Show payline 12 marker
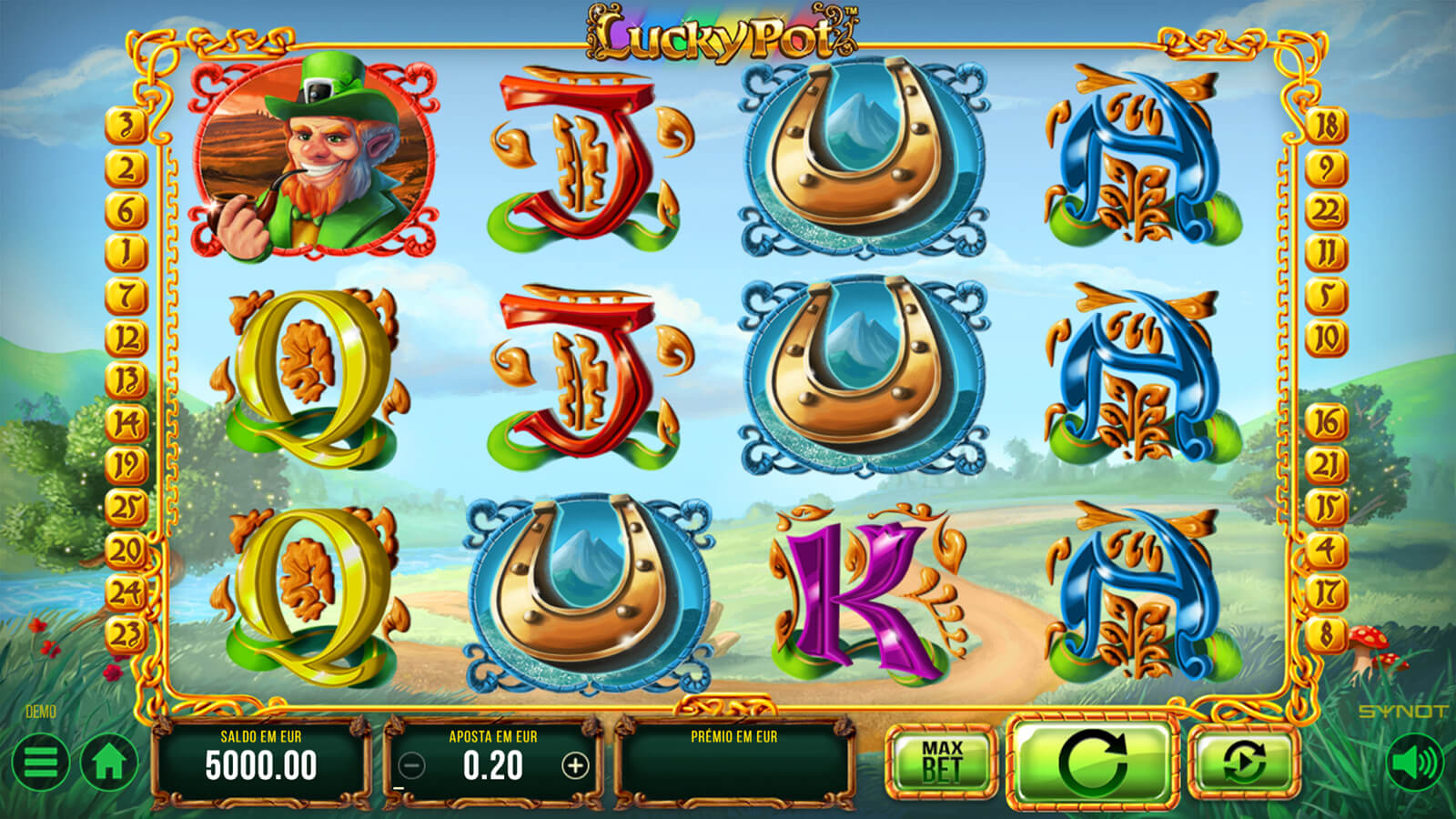 point(126,339)
